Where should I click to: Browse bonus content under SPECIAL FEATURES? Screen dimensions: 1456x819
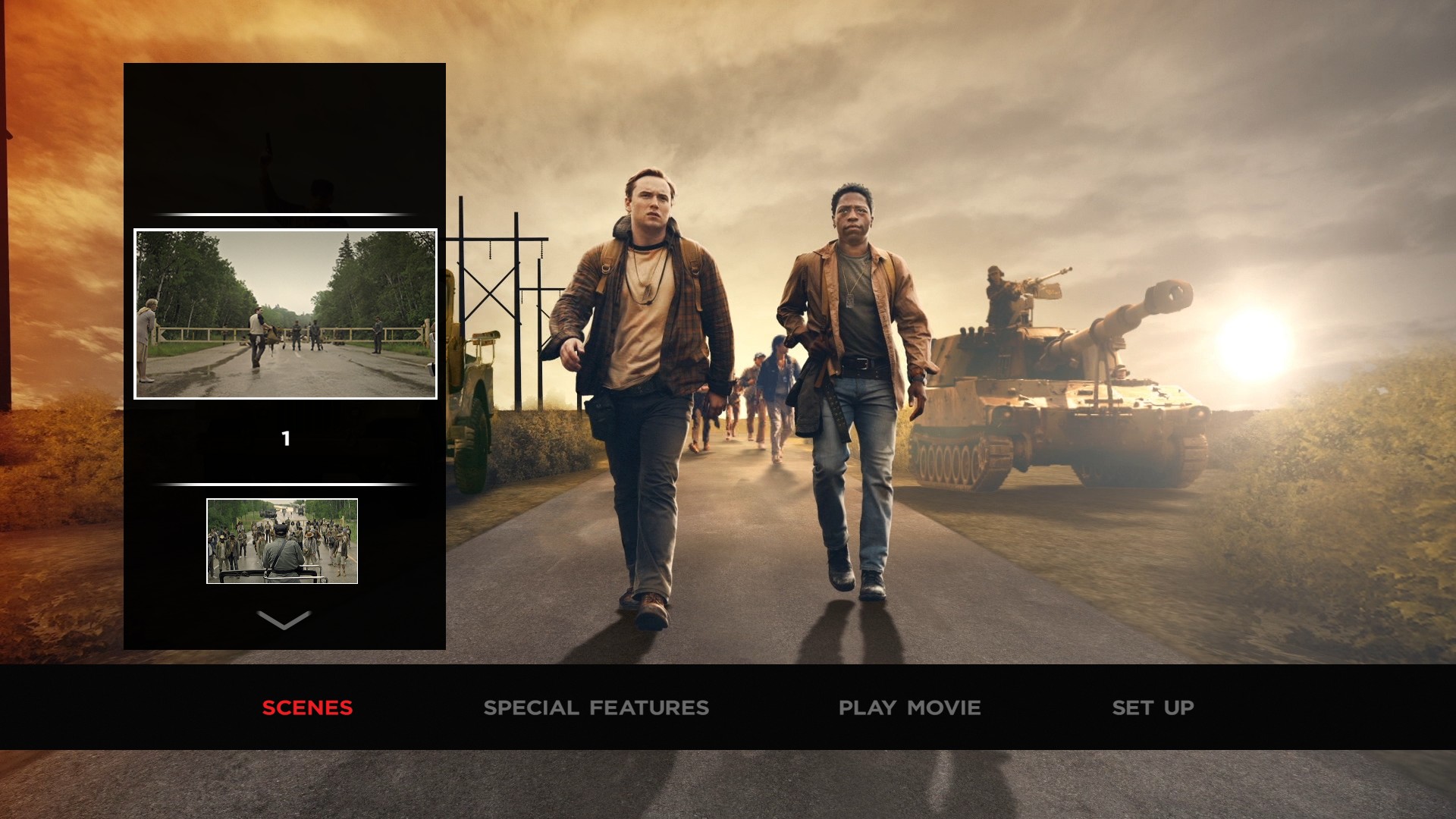(x=598, y=708)
